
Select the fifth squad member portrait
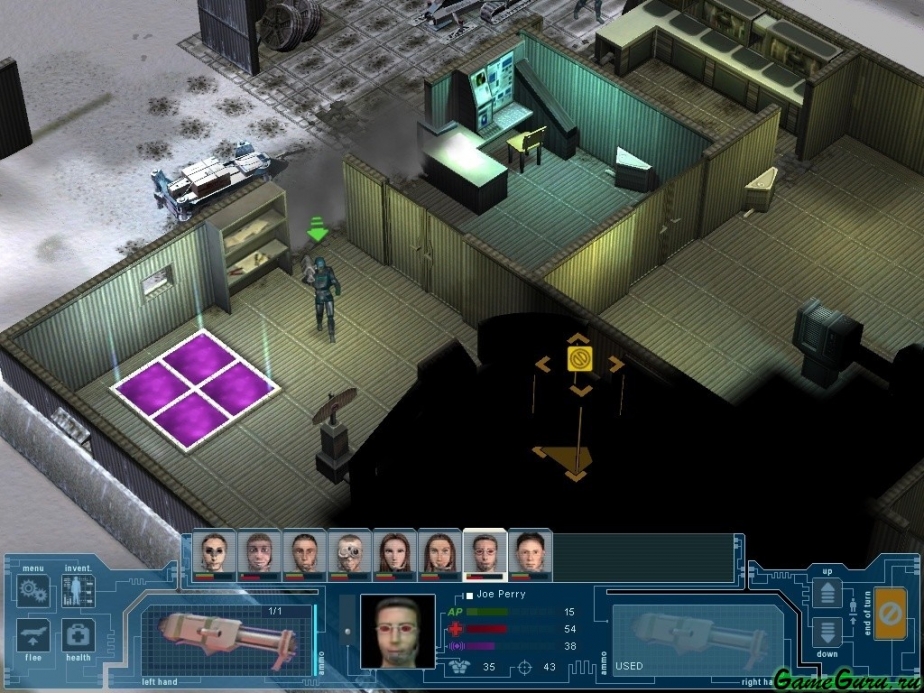point(393,552)
